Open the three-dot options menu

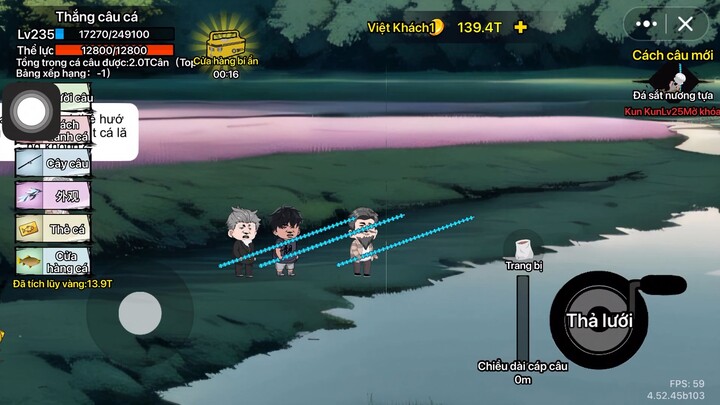(647, 23)
